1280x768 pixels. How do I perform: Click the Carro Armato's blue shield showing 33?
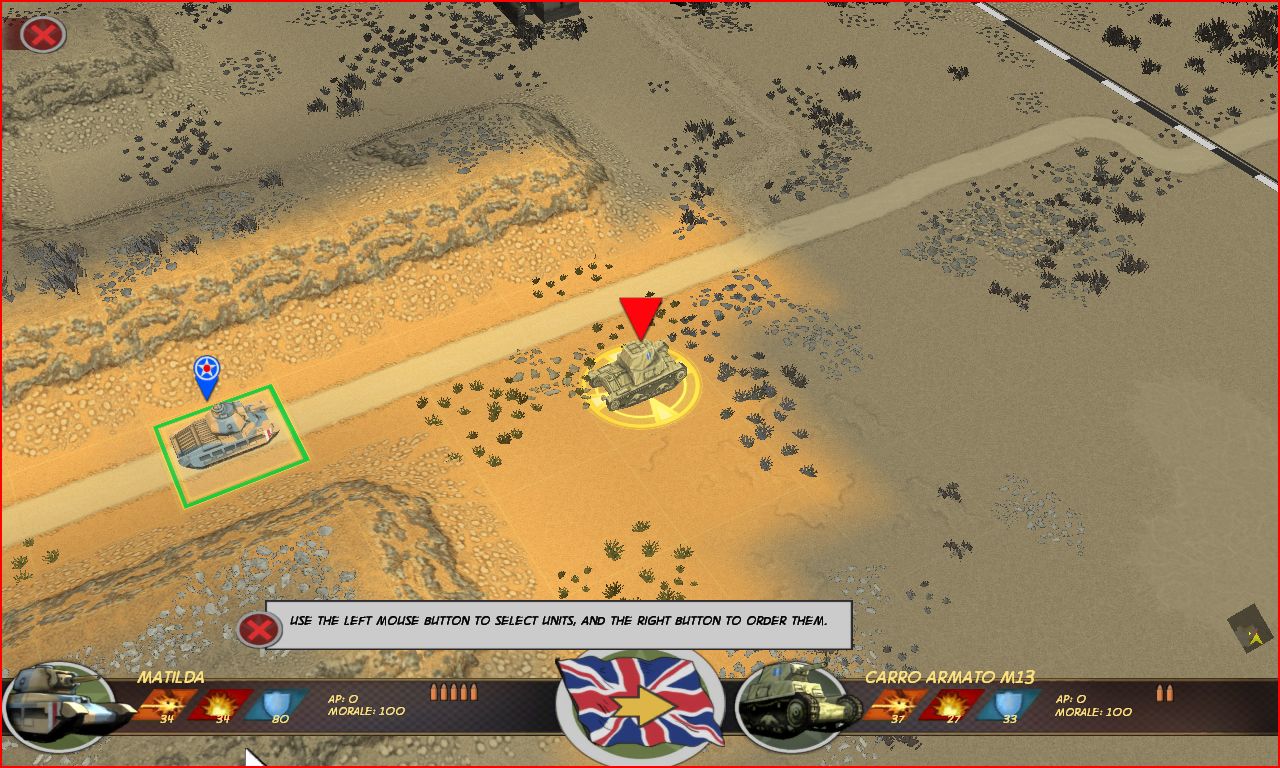click(1006, 704)
